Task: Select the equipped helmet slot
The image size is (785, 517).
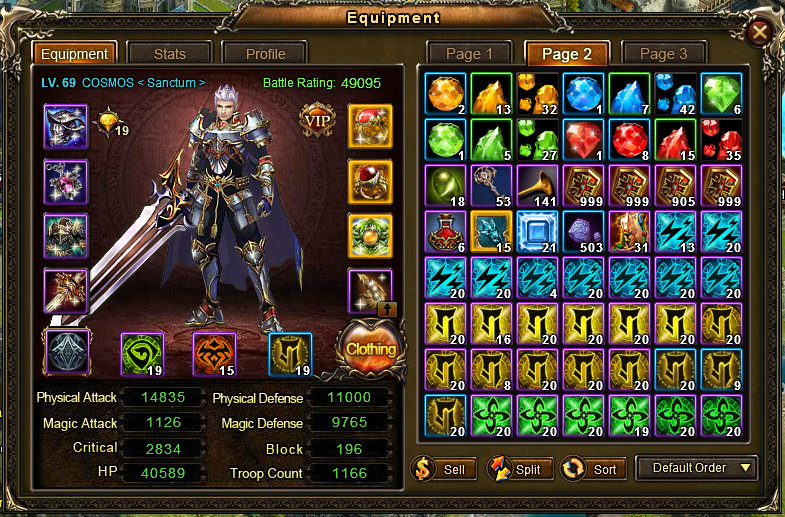Action: pyautogui.click(x=66, y=126)
